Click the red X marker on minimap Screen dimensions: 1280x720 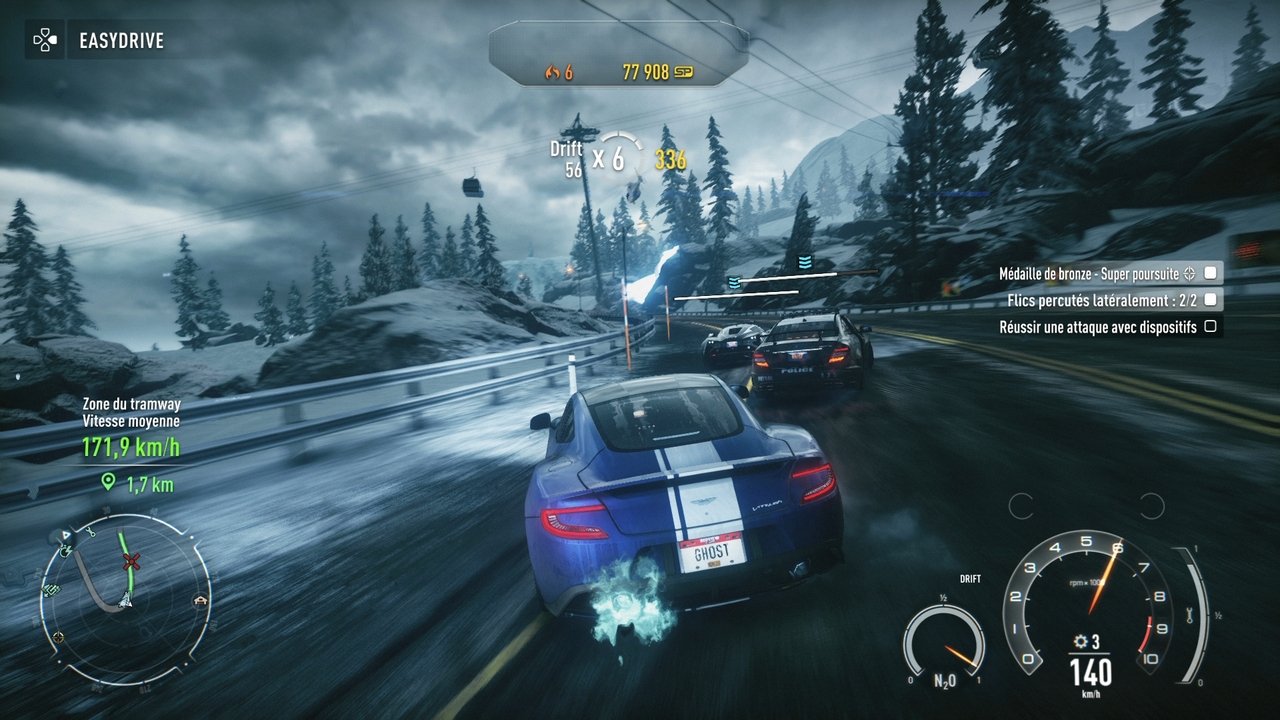tap(131, 561)
